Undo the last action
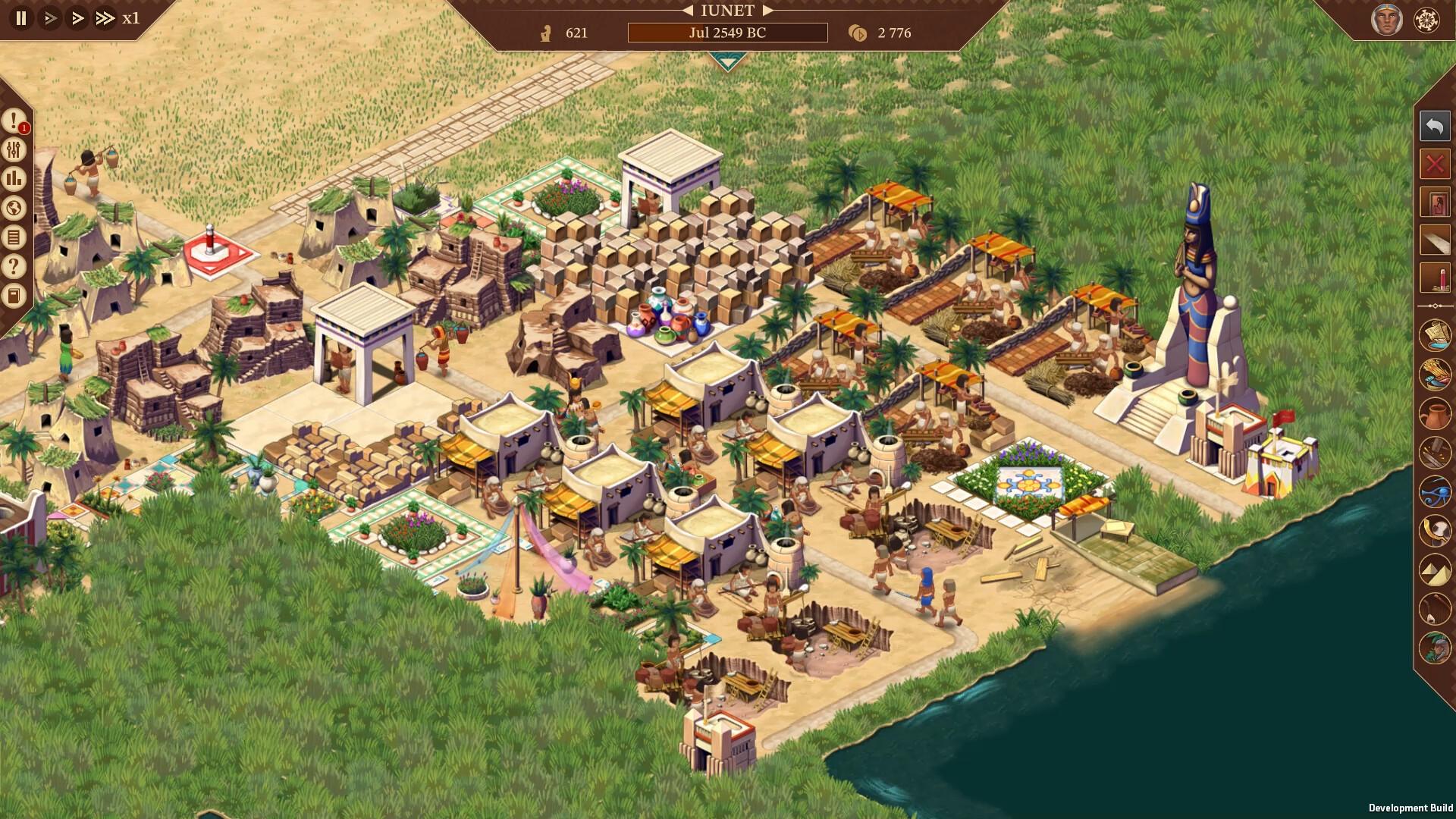 tap(1433, 127)
